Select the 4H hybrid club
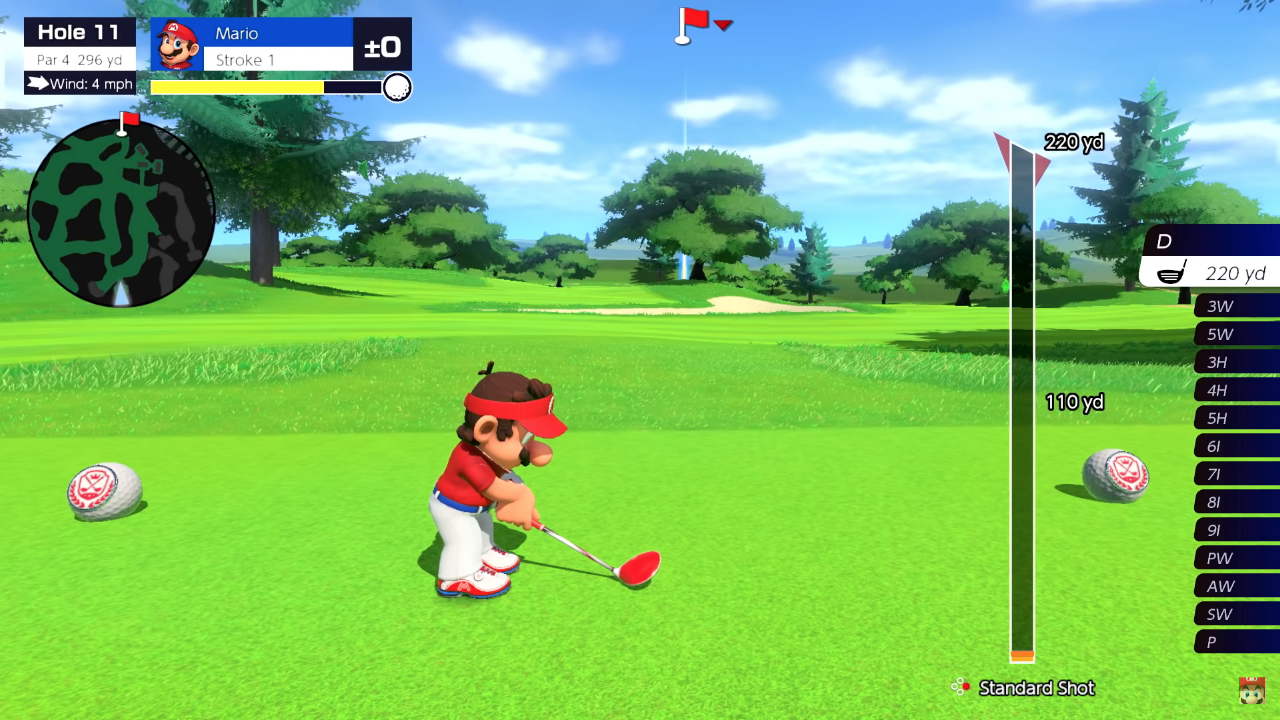Viewport: 1280px width, 720px height. tap(1236, 390)
